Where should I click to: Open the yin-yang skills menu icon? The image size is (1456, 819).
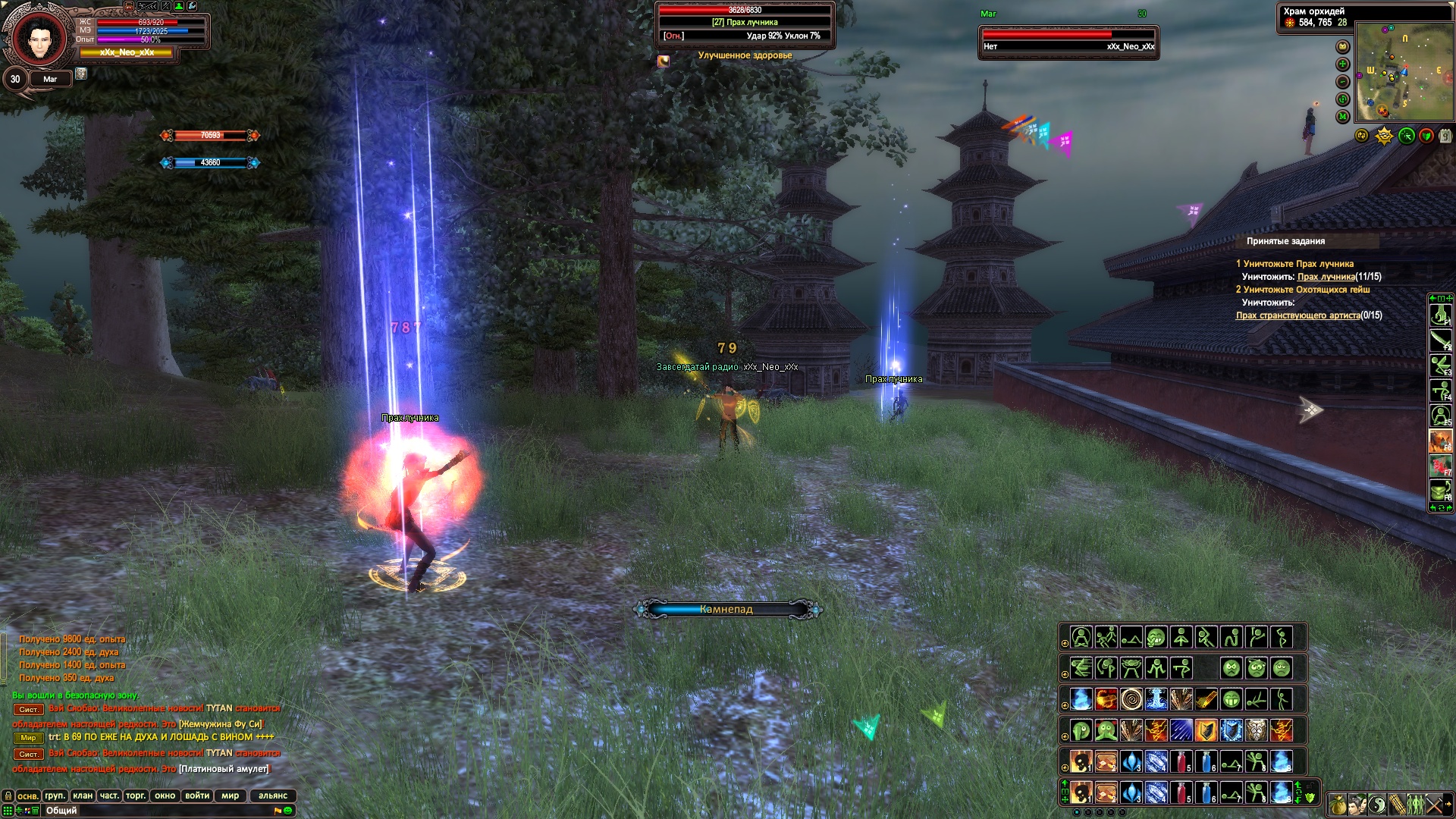click(1376, 805)
